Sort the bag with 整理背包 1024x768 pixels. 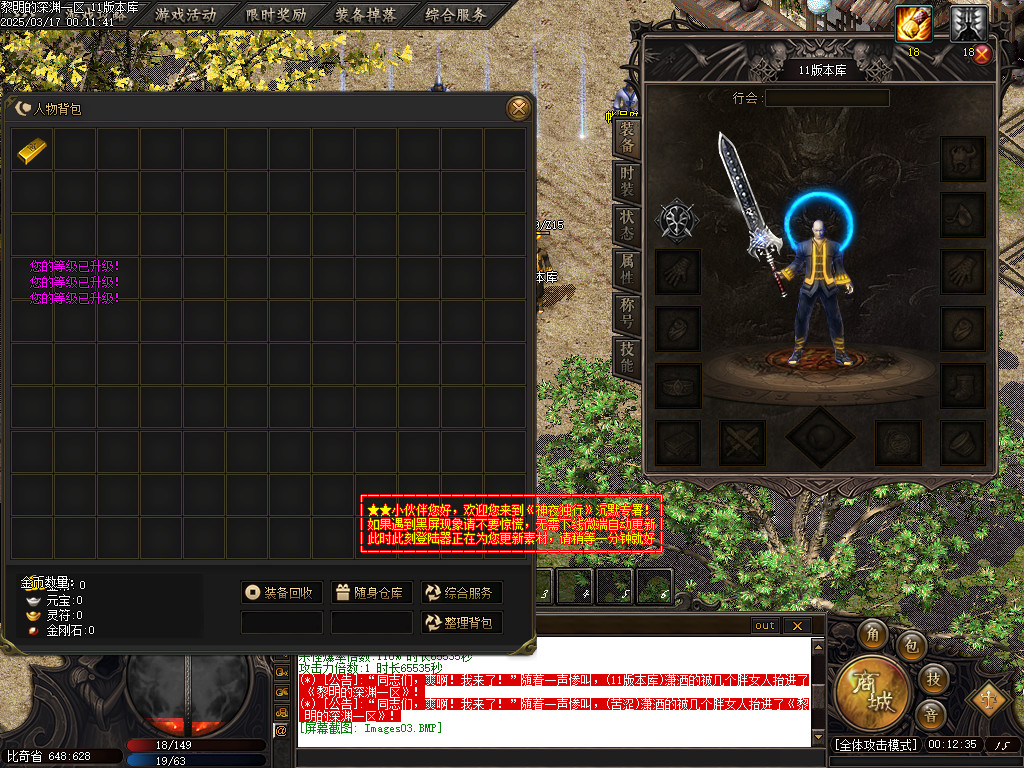pyautogui.click(x=461, y=623)
